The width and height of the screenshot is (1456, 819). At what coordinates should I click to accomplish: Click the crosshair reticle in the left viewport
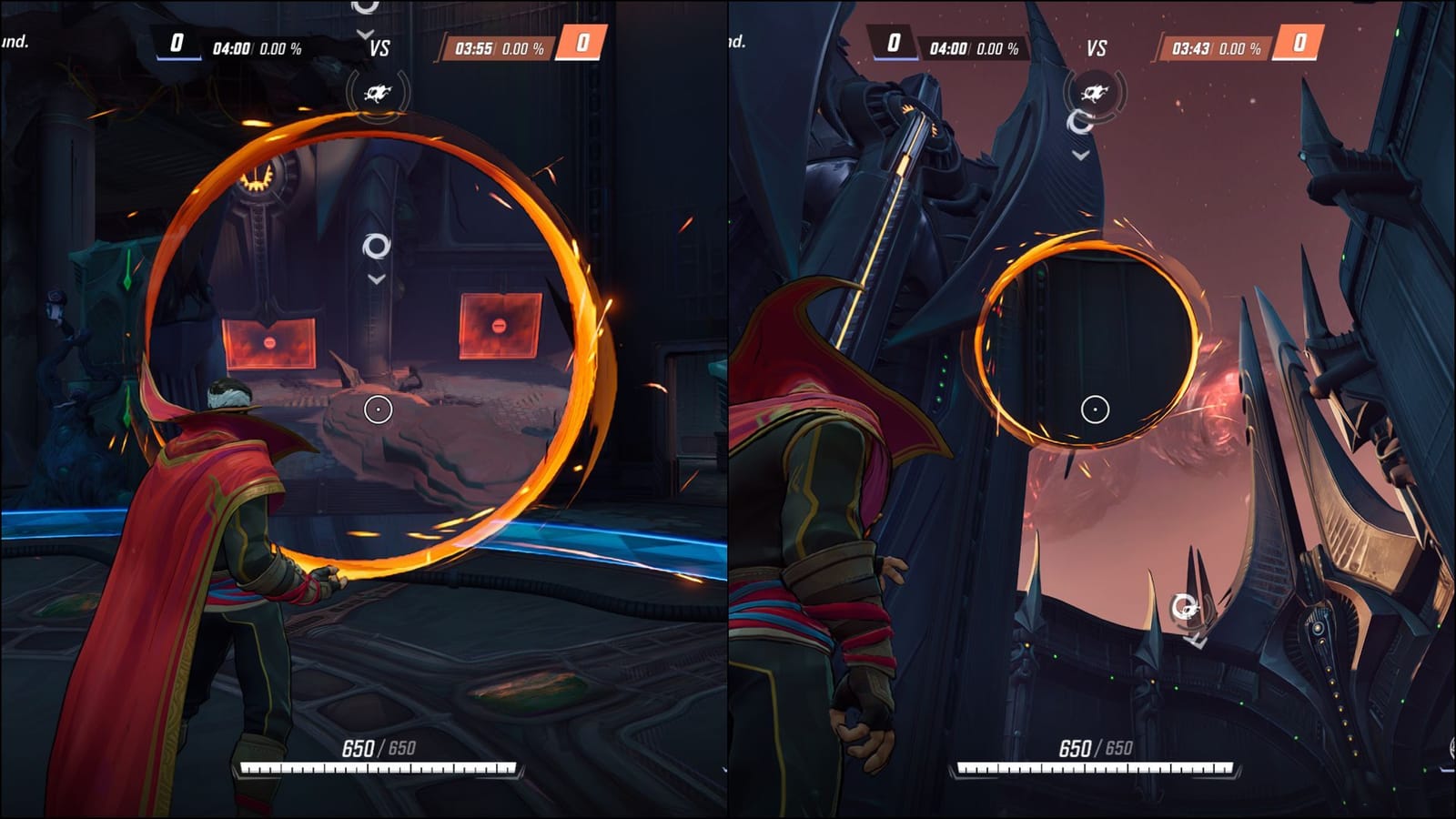coord(377,410)
